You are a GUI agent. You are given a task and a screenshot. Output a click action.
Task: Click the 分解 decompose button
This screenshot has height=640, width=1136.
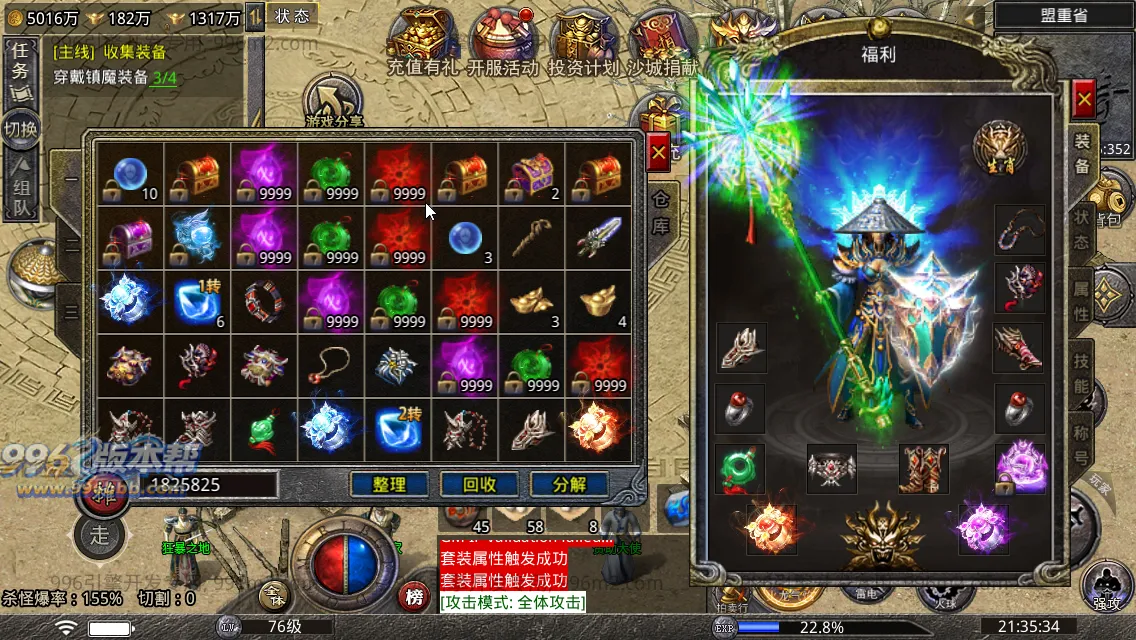[x=569, y=485]
